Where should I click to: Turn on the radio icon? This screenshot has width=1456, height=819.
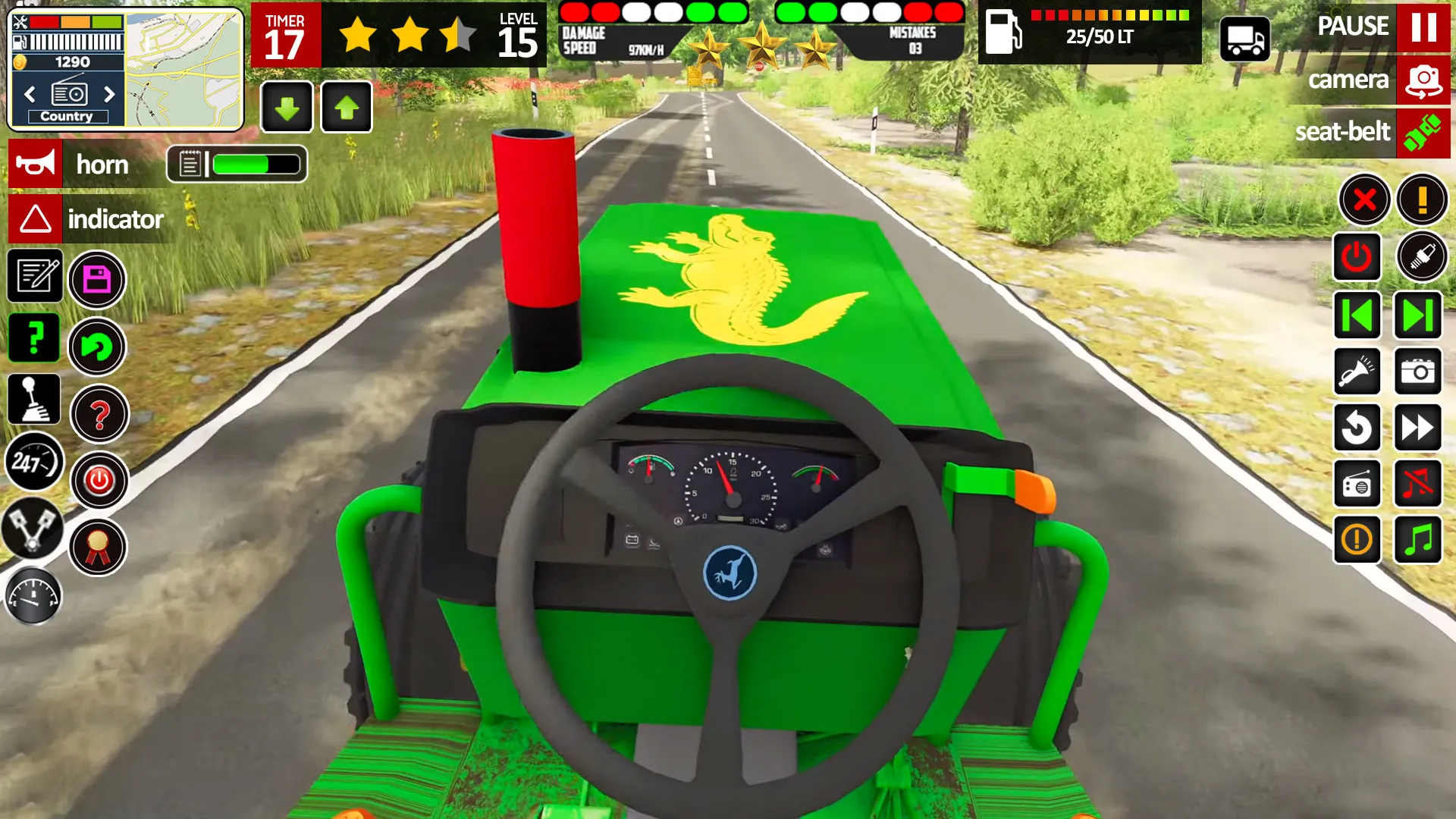(x=1357, y=484)
